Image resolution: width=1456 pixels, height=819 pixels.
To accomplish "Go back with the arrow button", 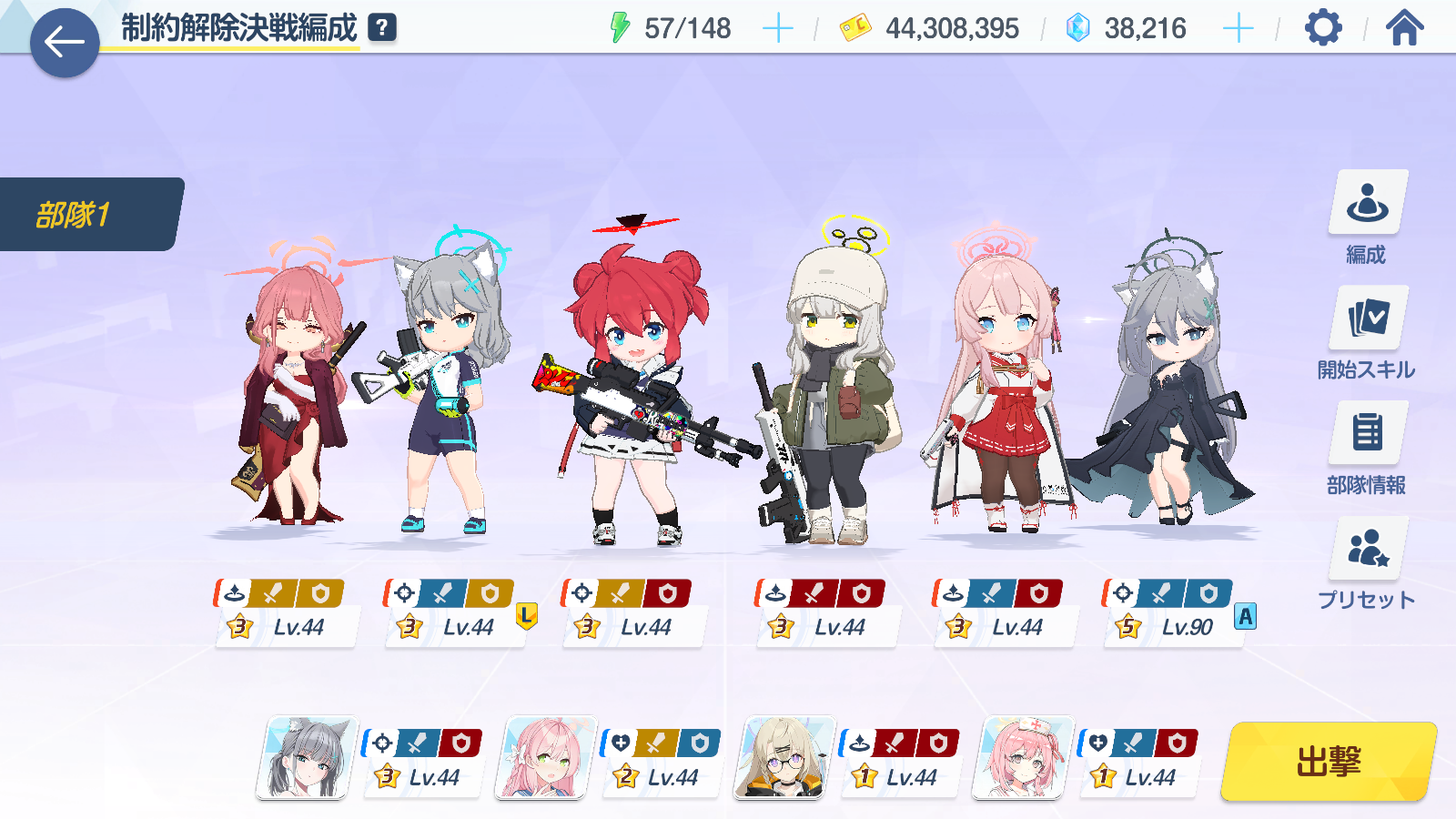I will pyautogui.click(x=65, y=42).
